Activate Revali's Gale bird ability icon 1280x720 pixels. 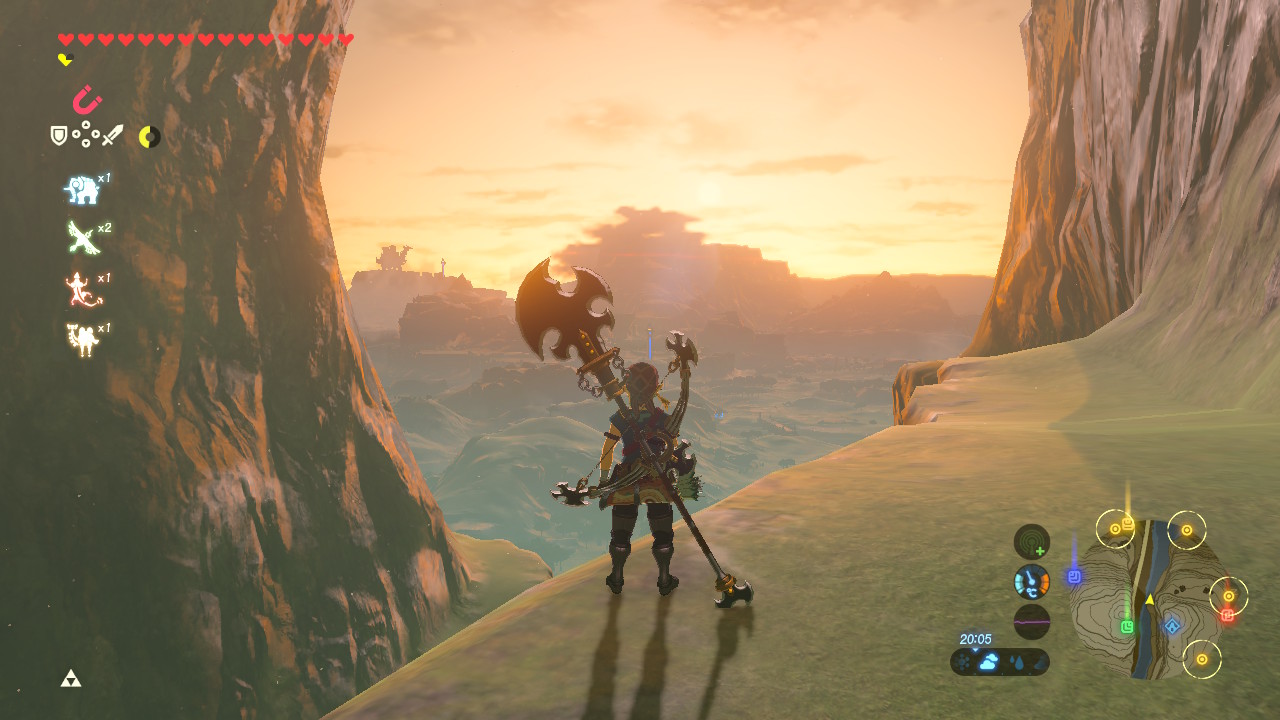pos(80,235)
